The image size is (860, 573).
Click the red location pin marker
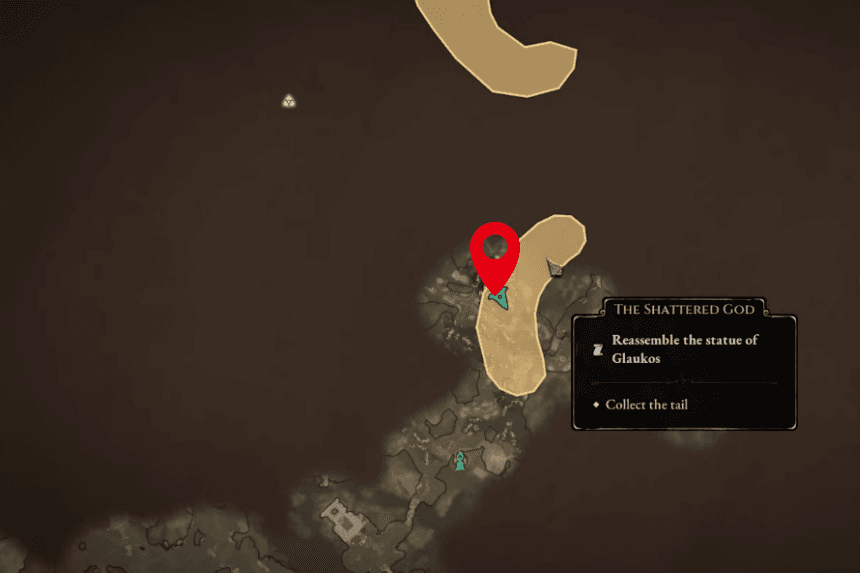494,250
